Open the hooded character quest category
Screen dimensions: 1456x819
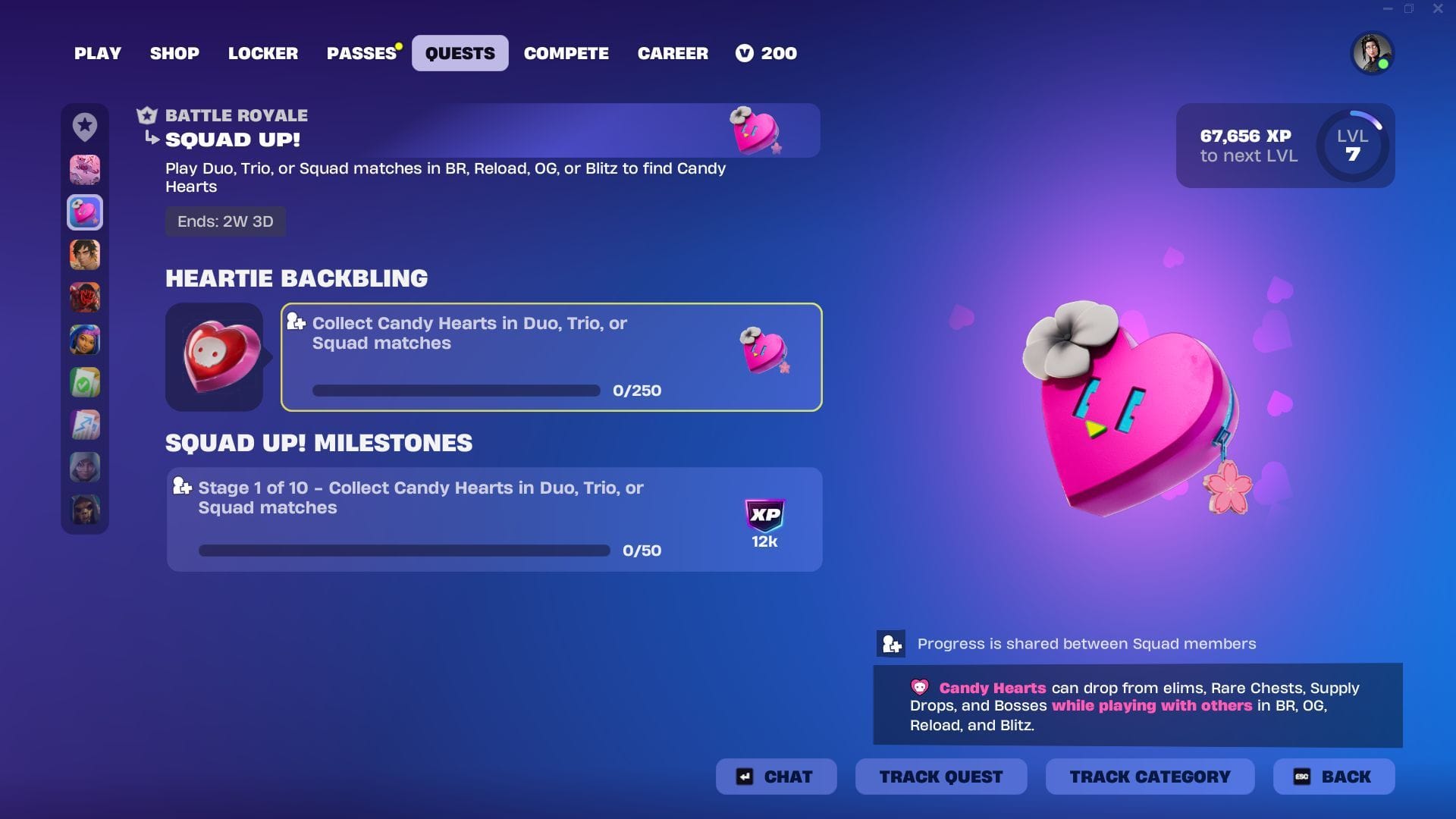click(85, 467)
